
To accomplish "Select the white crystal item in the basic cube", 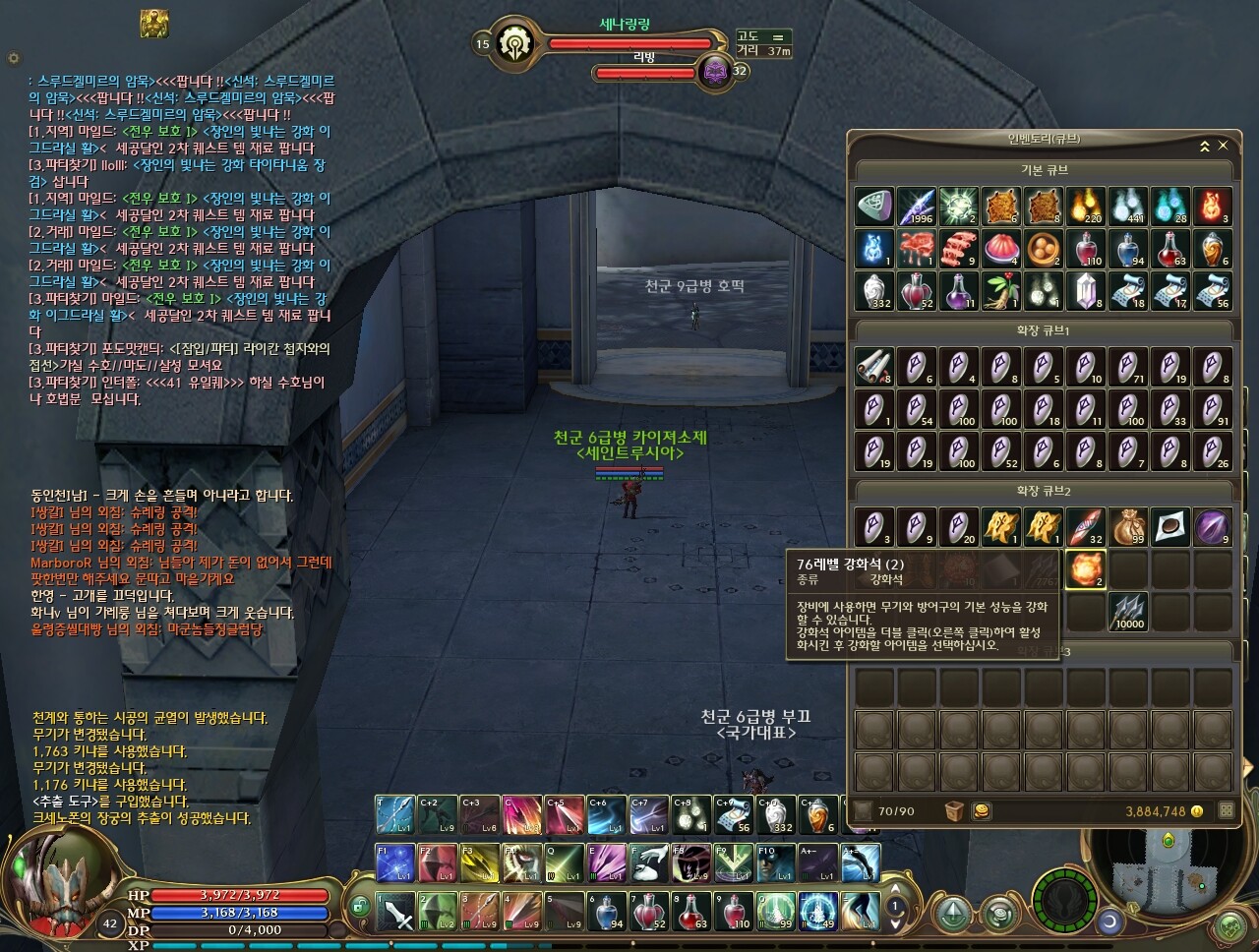I will 1085,291.
